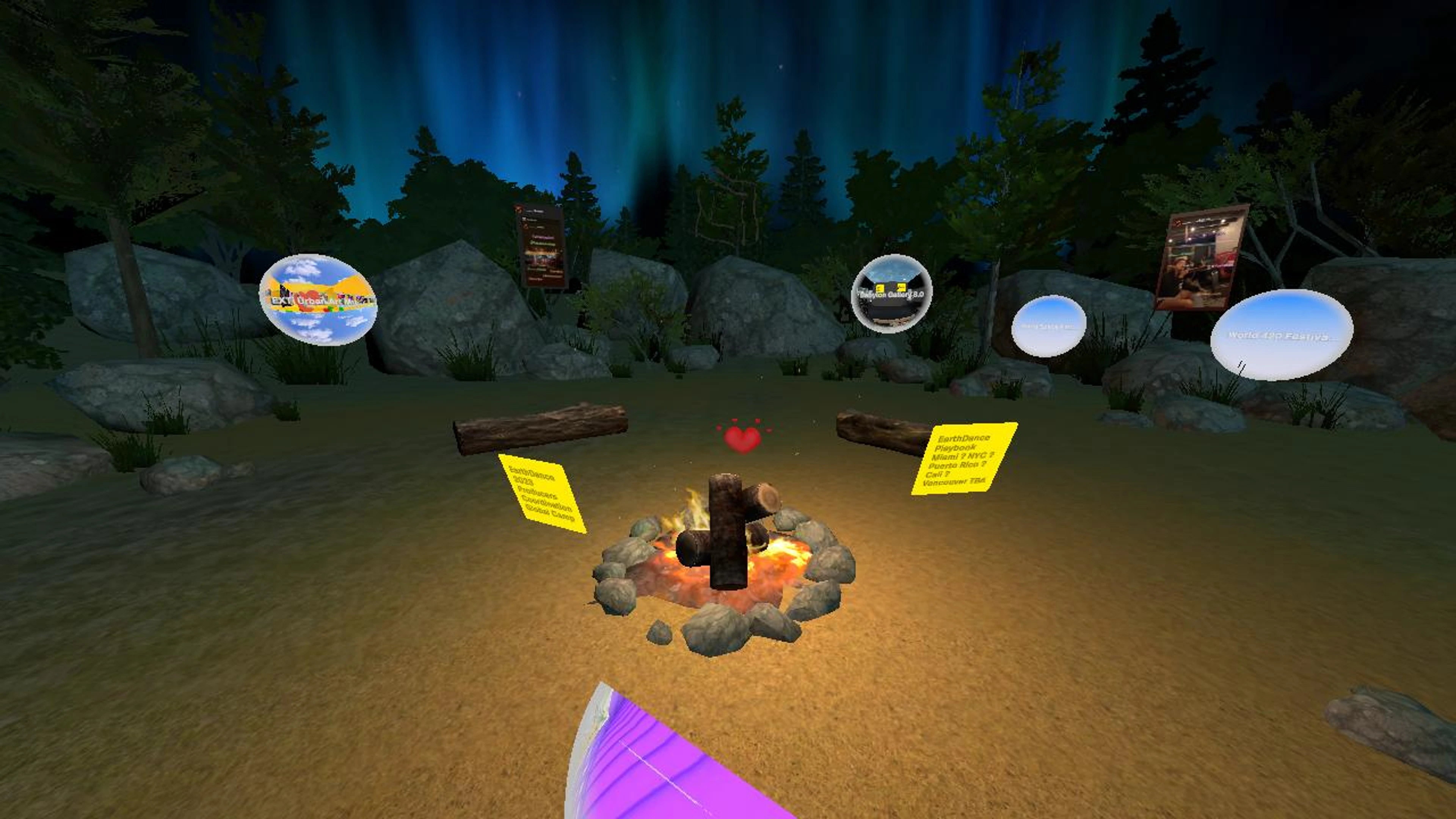View the framed restaurant photo panel

click(x=1200, y=257)
